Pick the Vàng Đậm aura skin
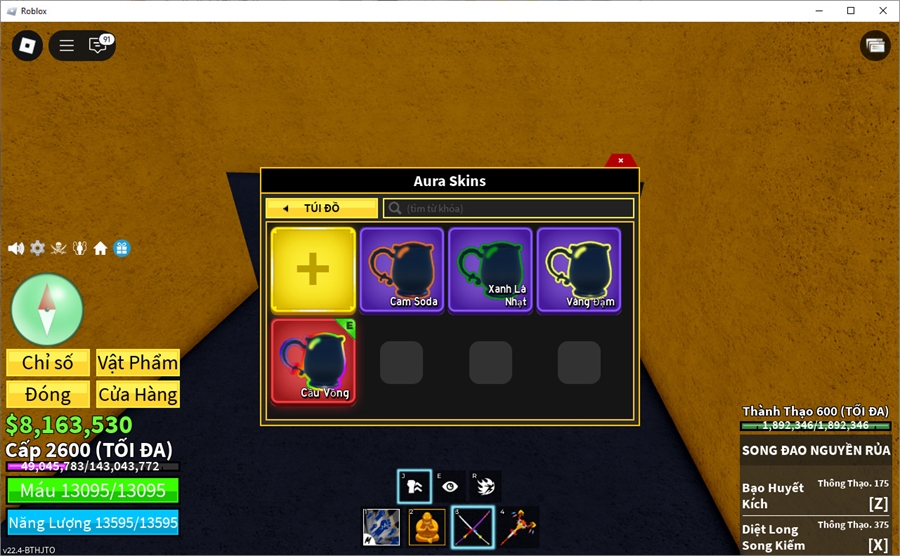This screenshot has width=900, height=556. click(579, 270)
